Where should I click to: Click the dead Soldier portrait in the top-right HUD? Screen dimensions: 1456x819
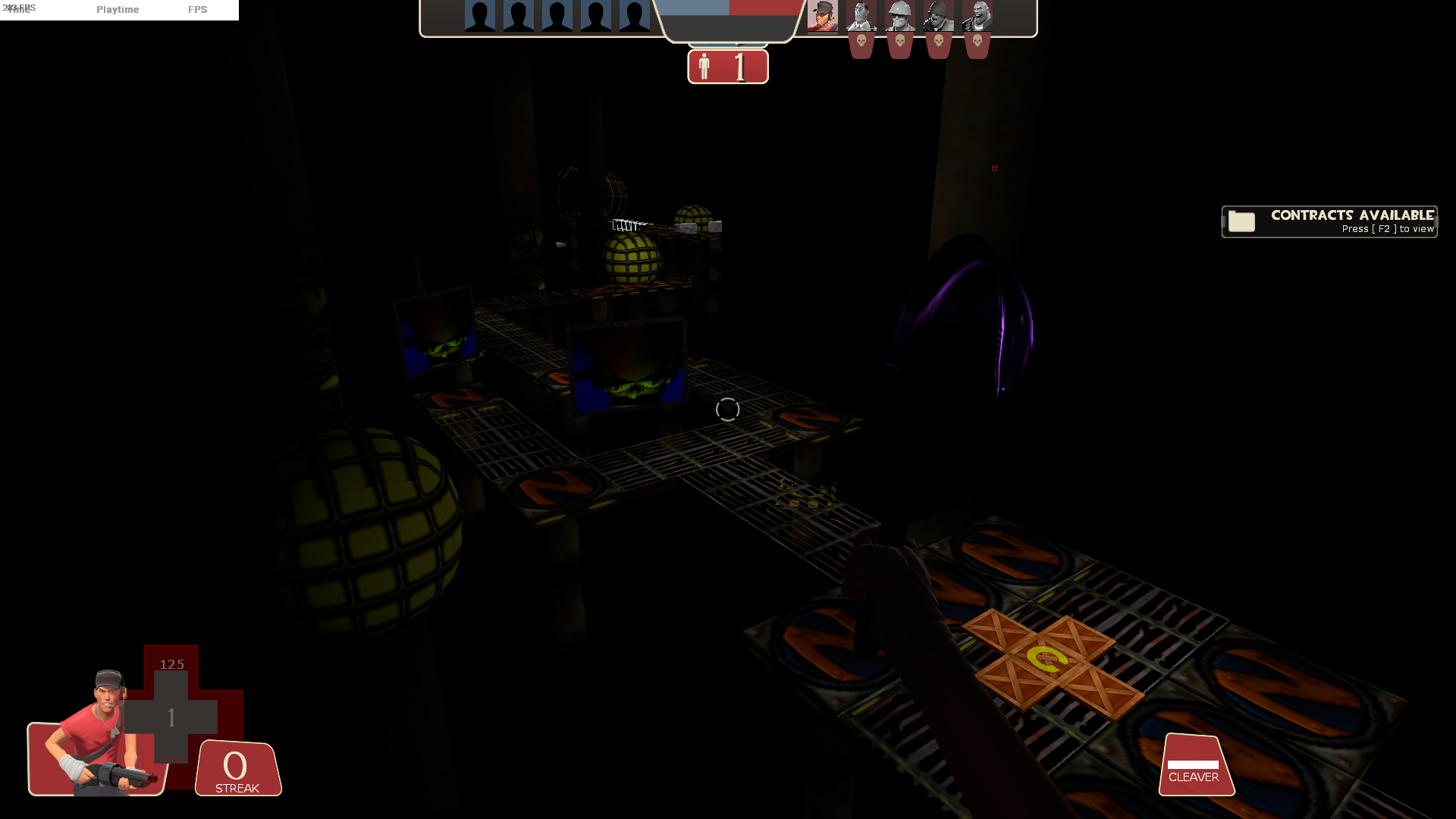click(938, 17)
